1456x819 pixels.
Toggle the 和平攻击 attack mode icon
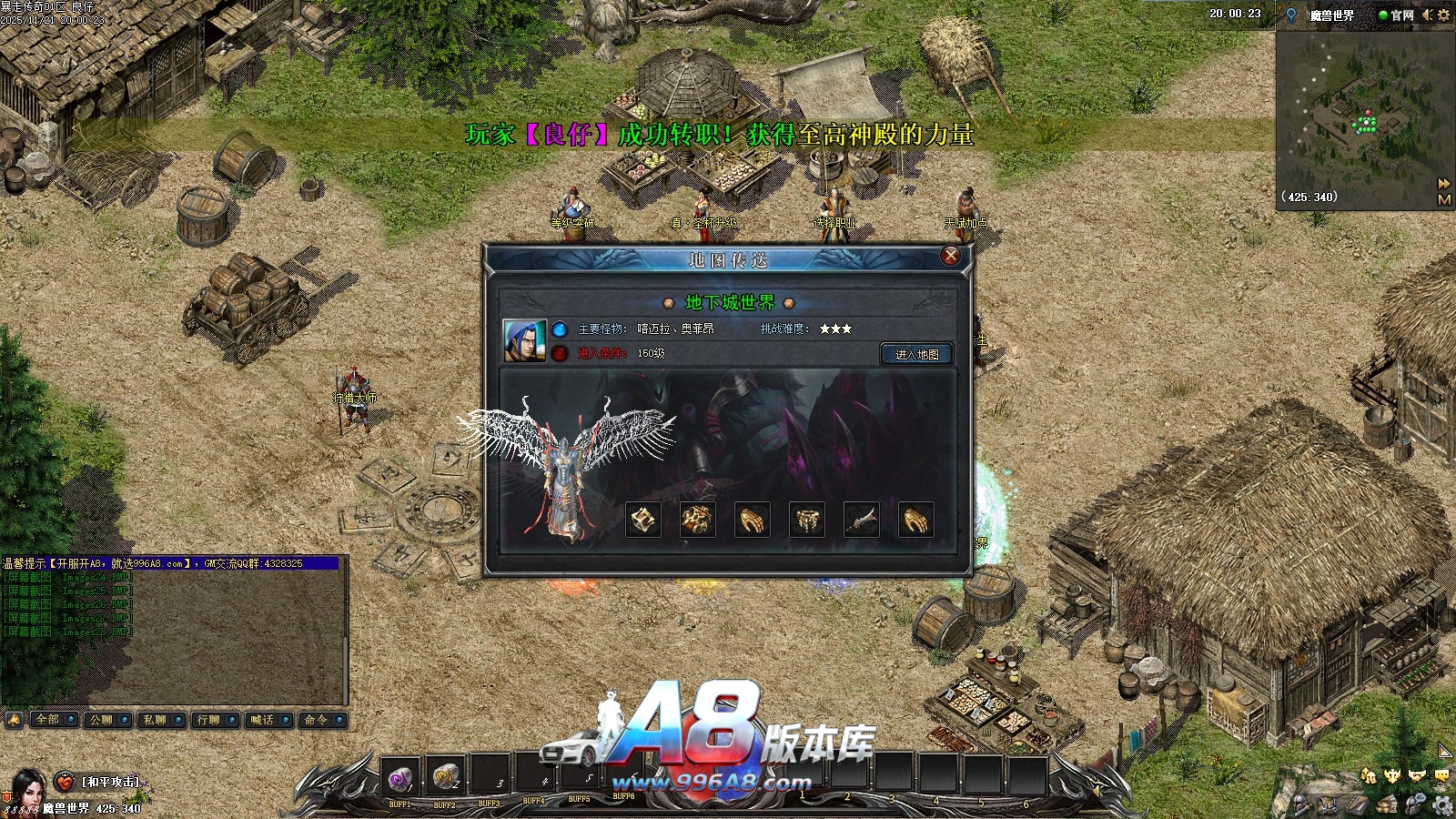pos(65,782)
